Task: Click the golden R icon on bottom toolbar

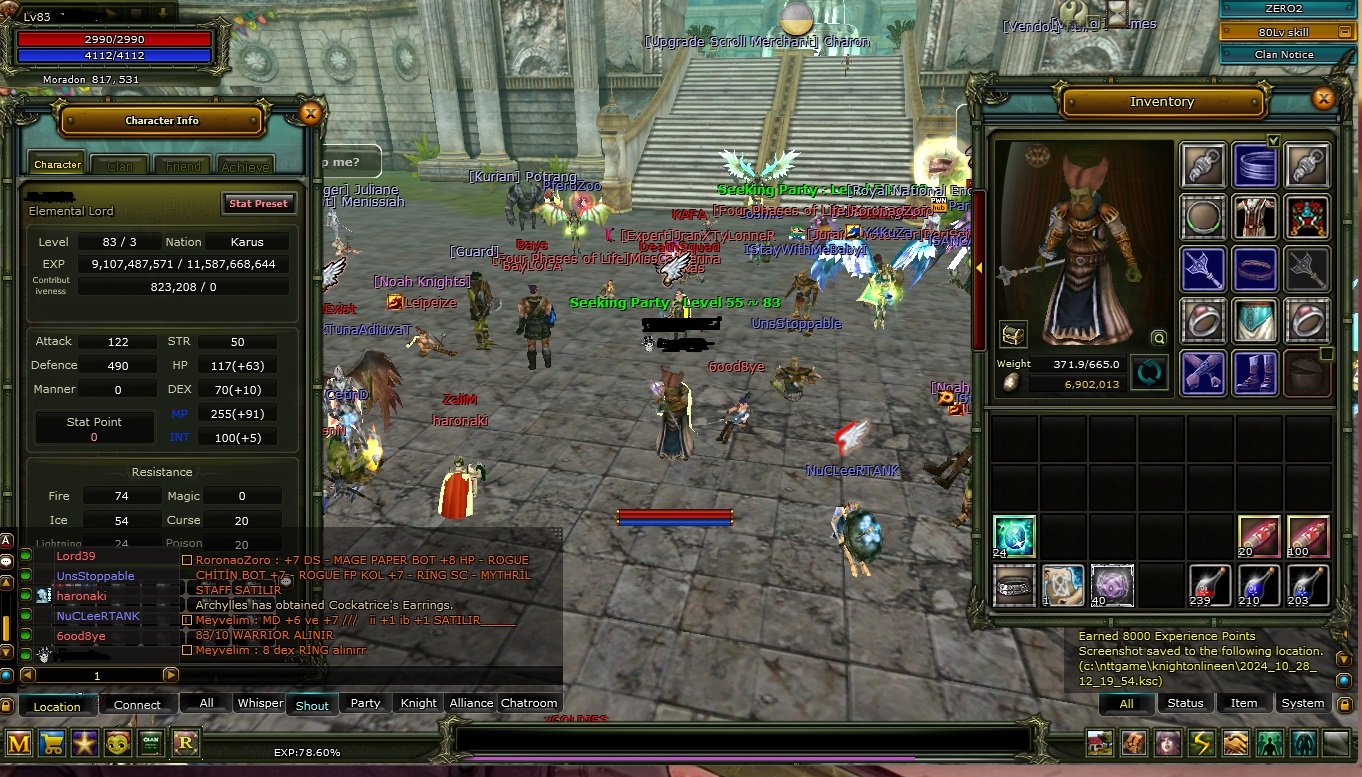Action: tap(184, 743)
